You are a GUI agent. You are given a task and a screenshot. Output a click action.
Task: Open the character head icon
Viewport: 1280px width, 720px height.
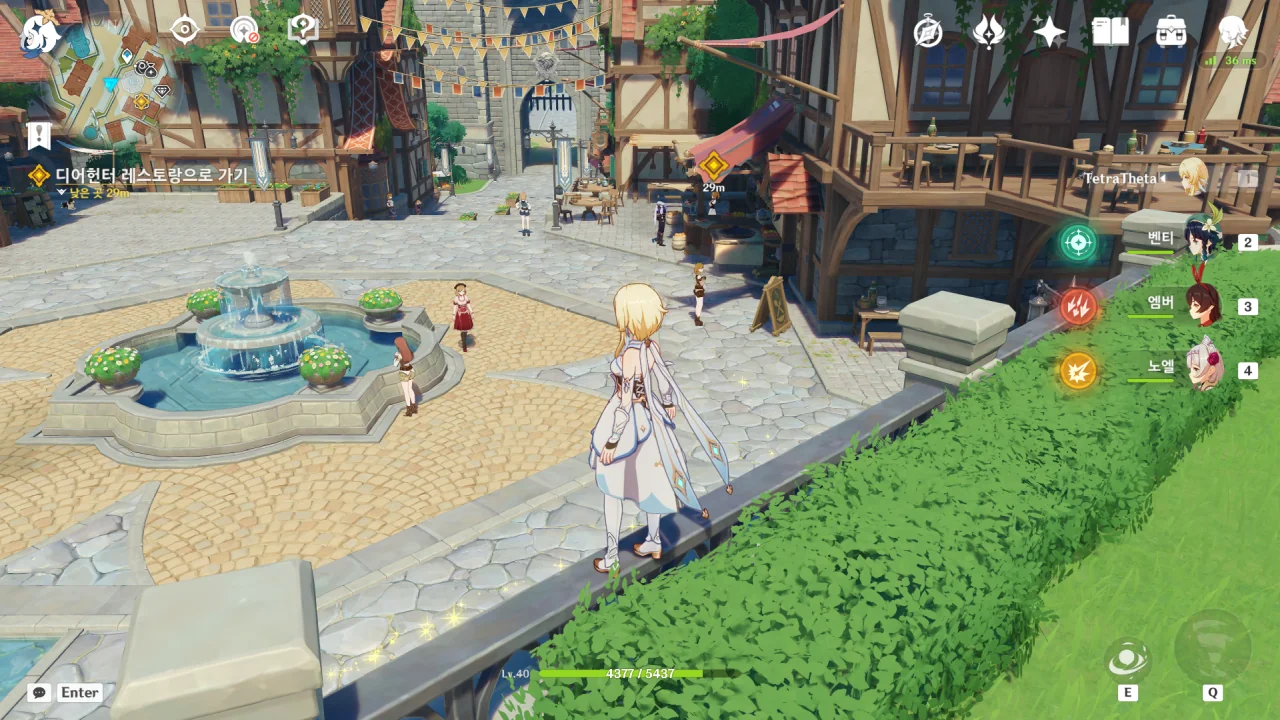pyautogui.click(x=1232, y=32)
